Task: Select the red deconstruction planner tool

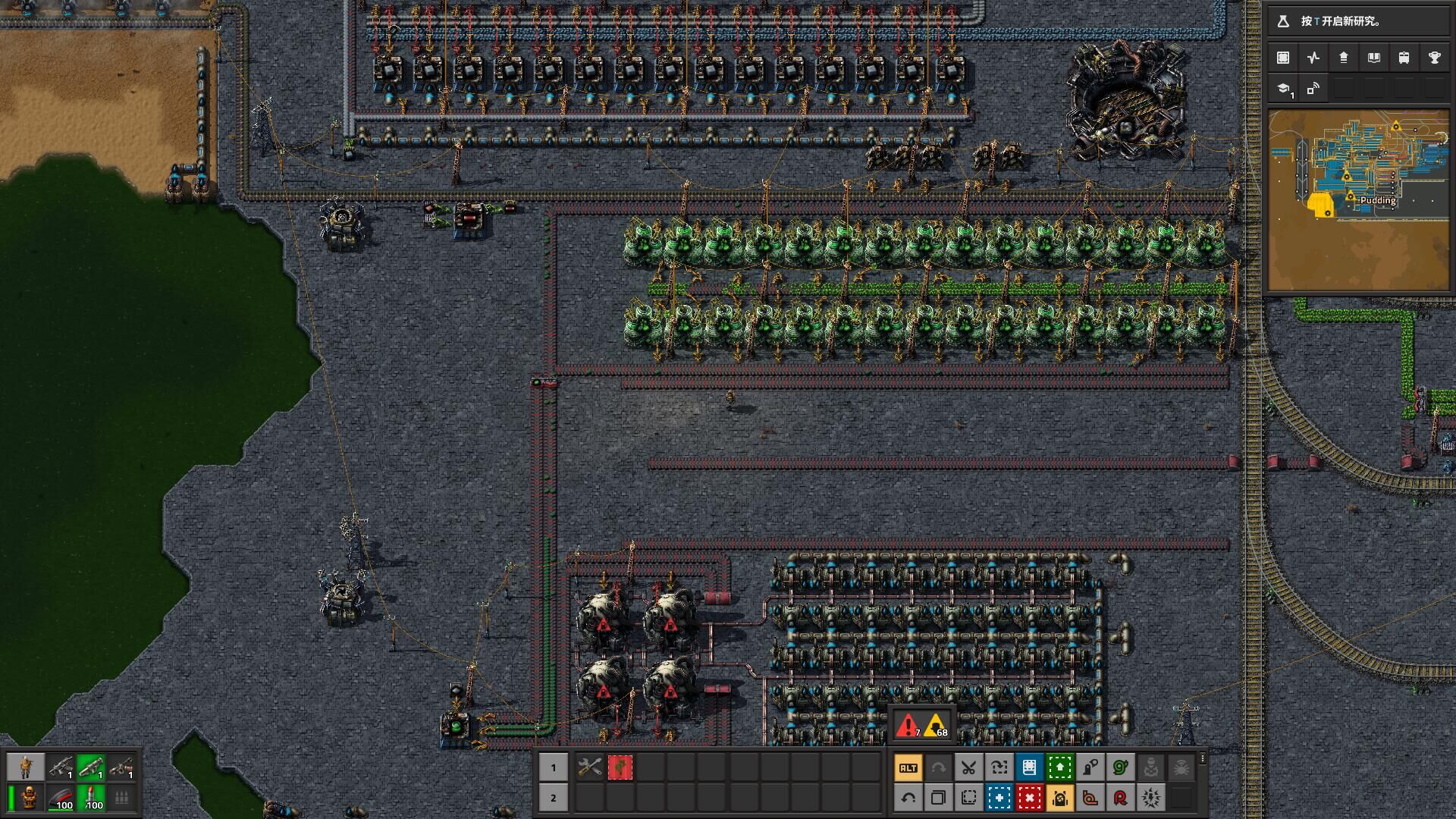Action: point(1029,798)
